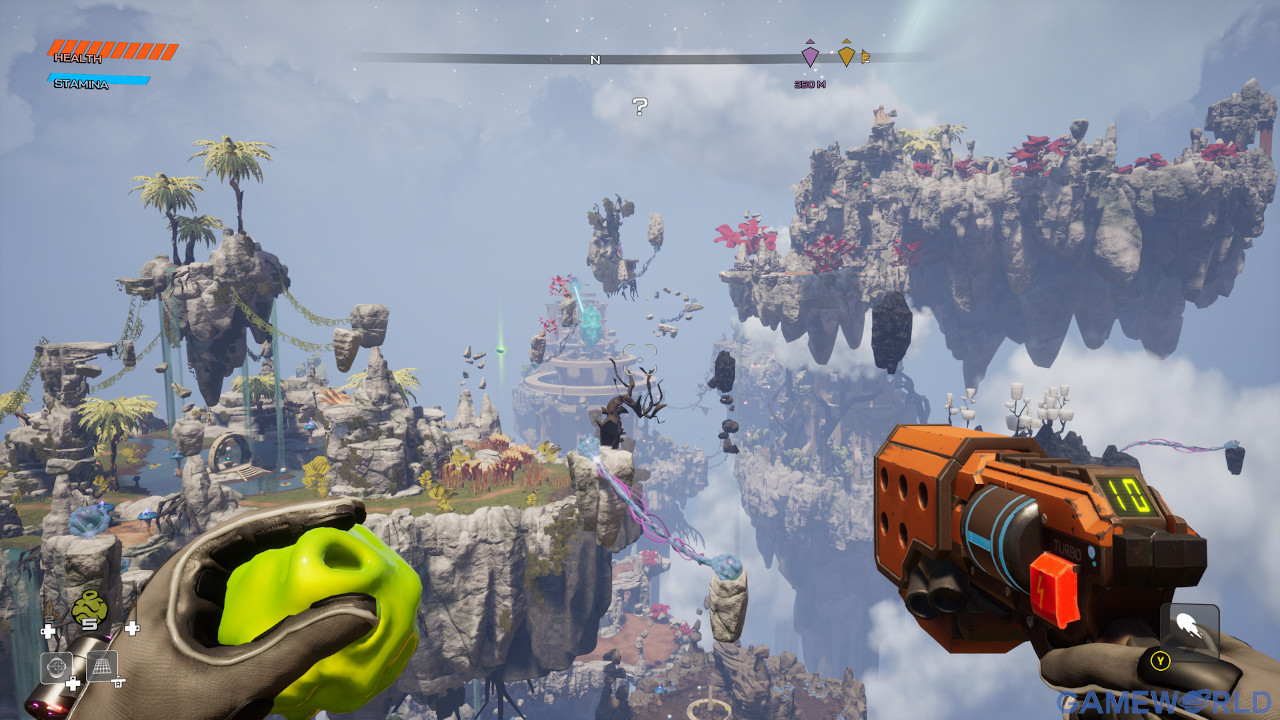Click the yellow edge-of-screen objective arrow
This screenshot has width=1280, height=720.
[x=866, y=57]
